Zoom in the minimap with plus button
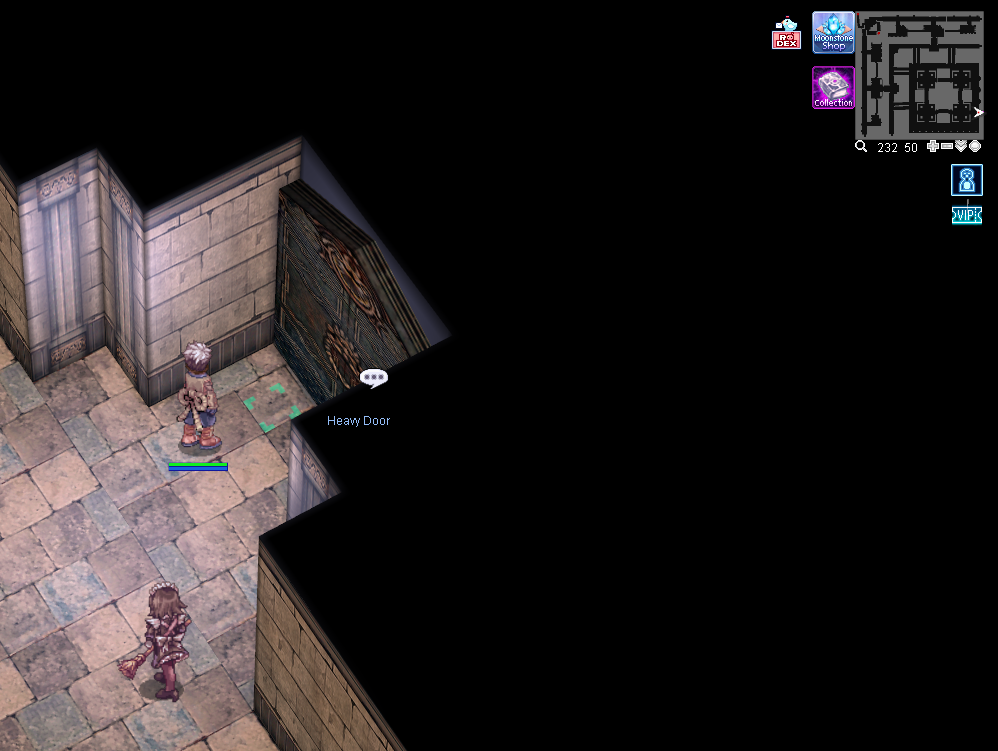 pyautogui.click(x=933, y=146)
